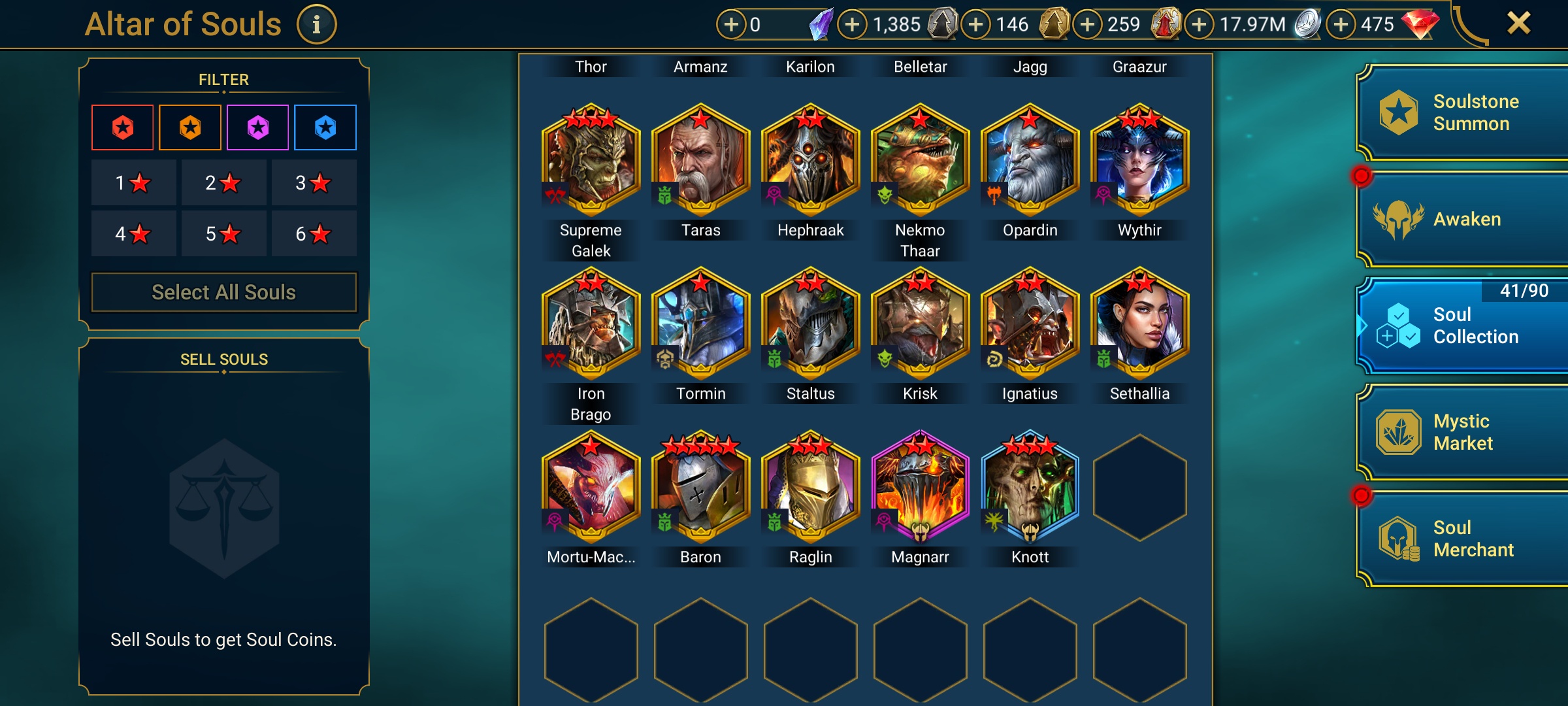Open the Altar of Souls info button

(x=317, y=25)
